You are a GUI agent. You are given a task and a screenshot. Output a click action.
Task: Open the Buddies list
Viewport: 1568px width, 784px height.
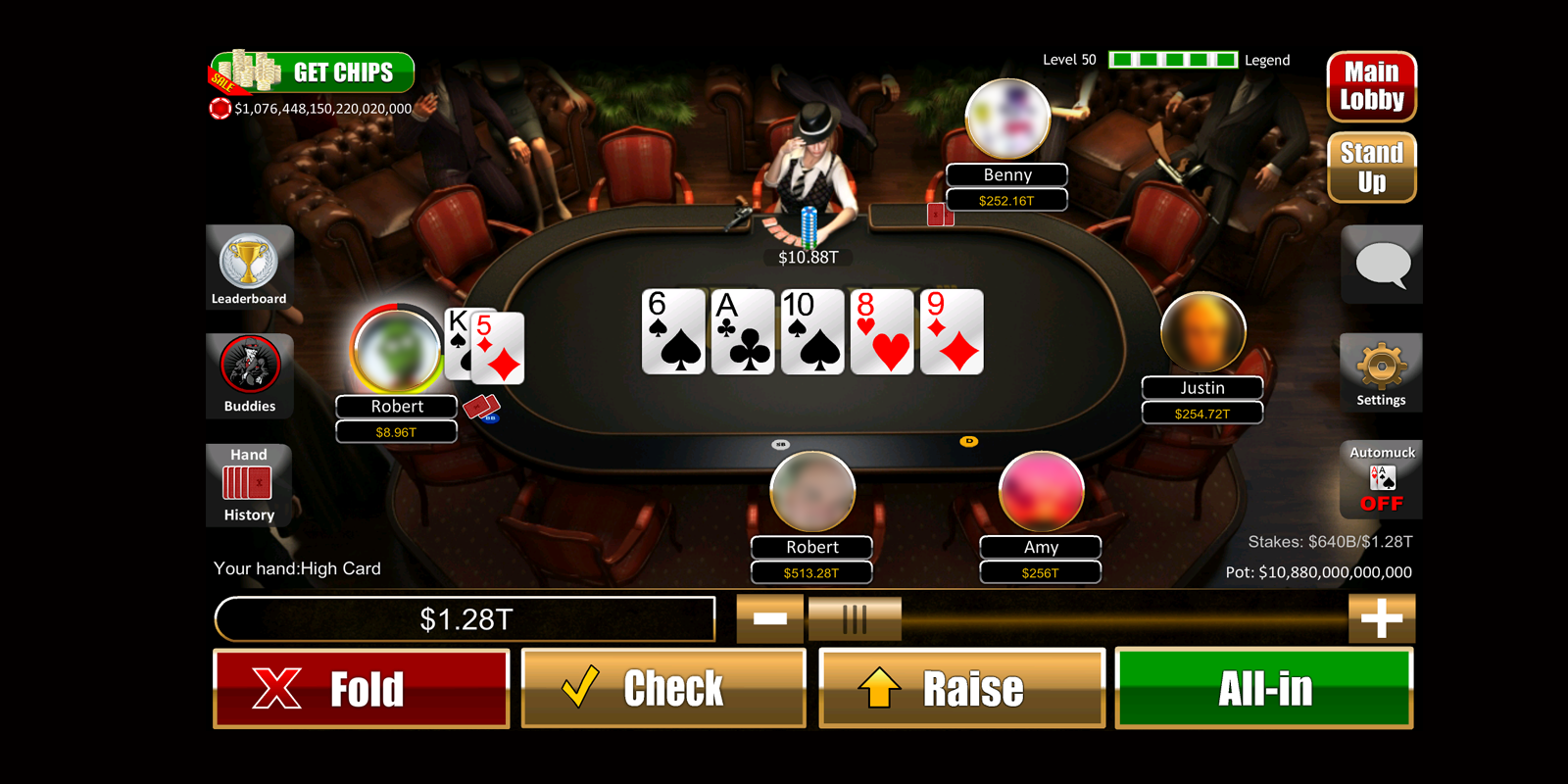[249, 376]
